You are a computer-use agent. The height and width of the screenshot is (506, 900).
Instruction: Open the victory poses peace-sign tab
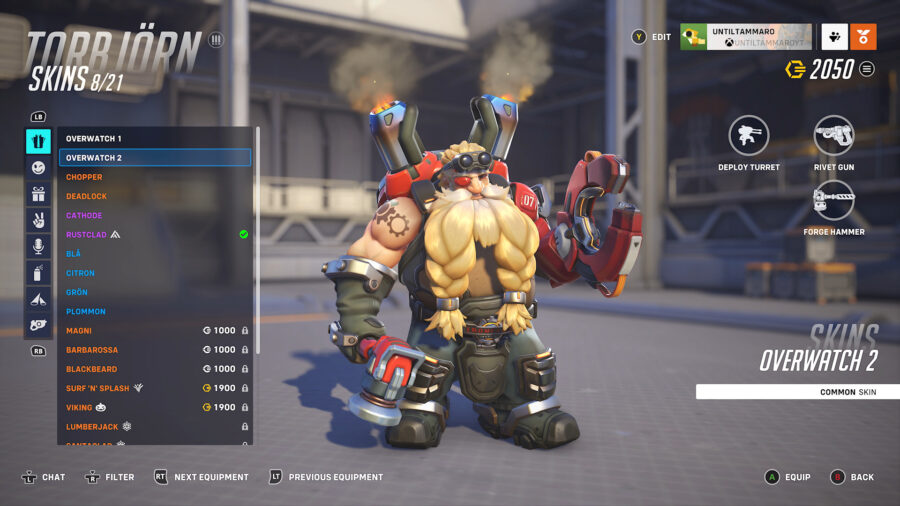tap(38, 220)
